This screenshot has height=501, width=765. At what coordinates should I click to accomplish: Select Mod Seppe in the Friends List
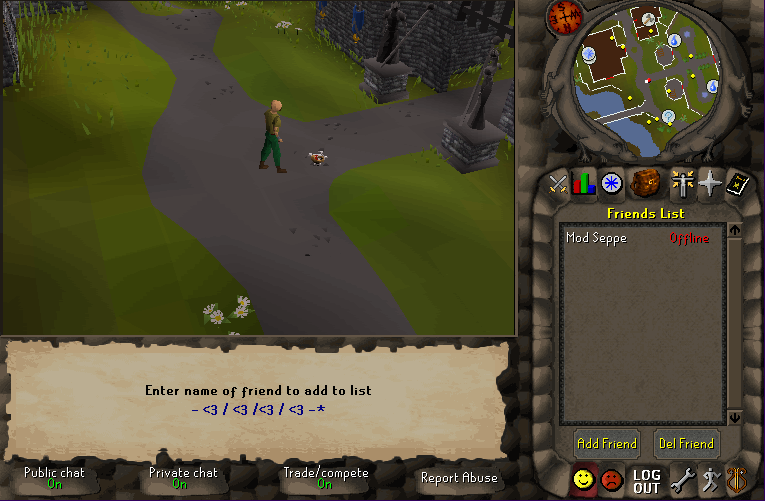coord(596,238)
